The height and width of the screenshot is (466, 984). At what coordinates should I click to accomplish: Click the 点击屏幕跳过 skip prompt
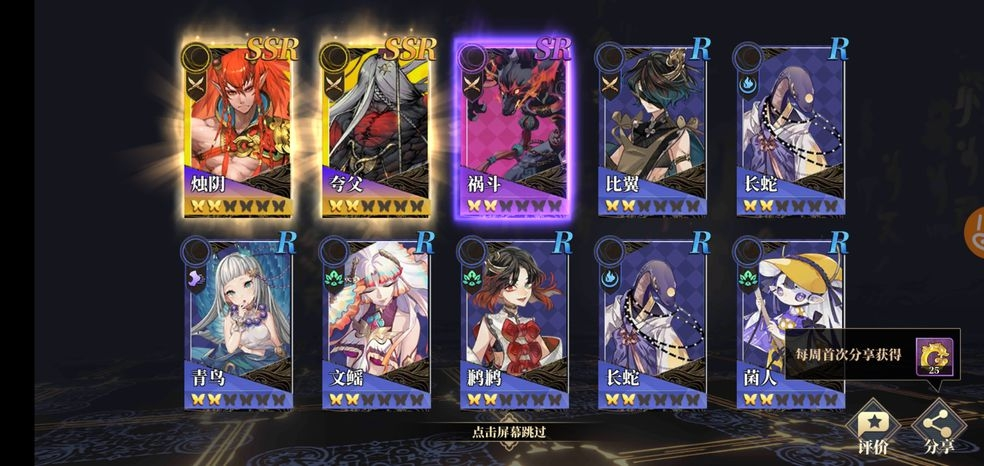click(x=510, y=433)
